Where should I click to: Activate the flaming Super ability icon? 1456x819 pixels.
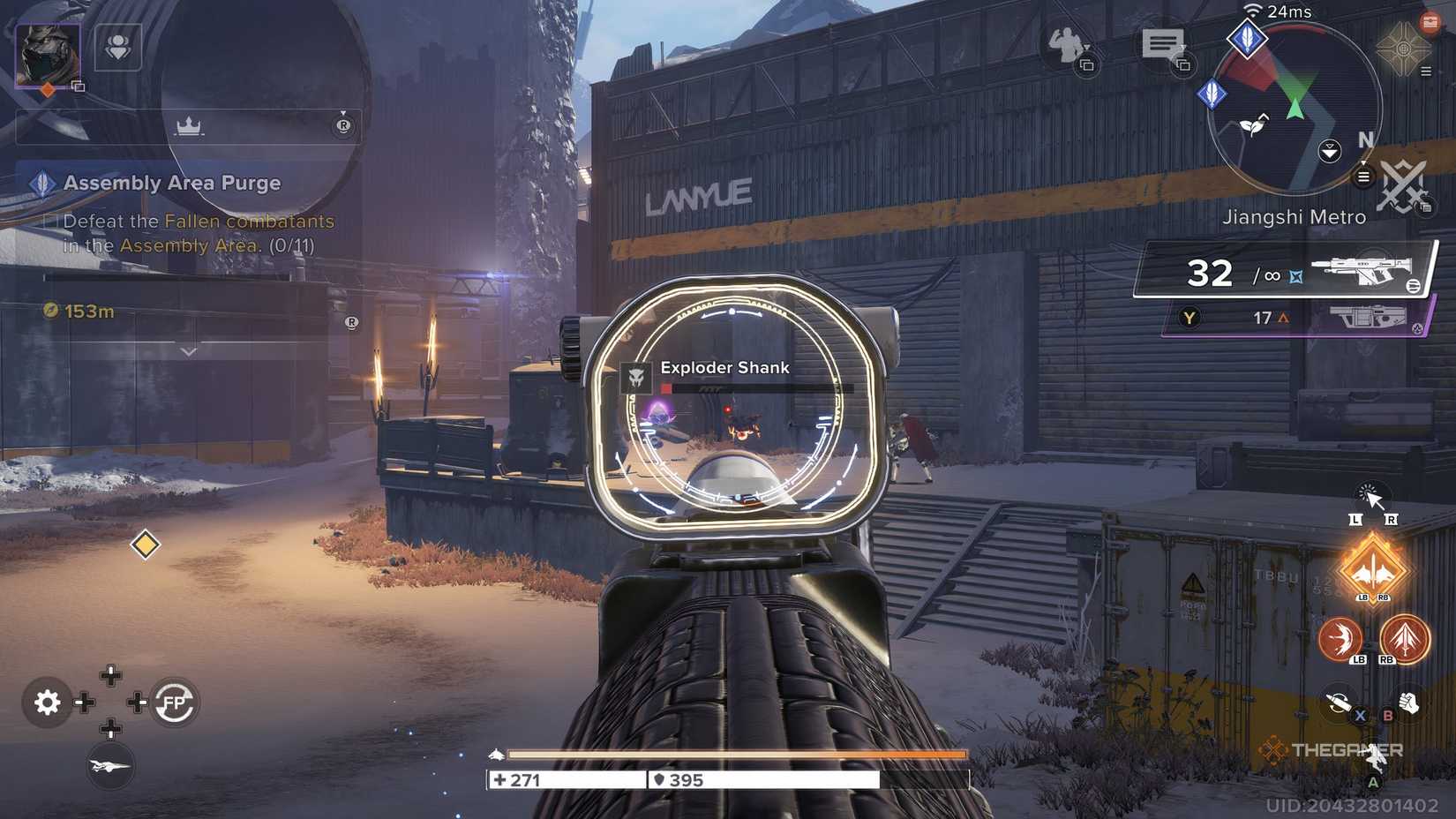pos(1372,569)
